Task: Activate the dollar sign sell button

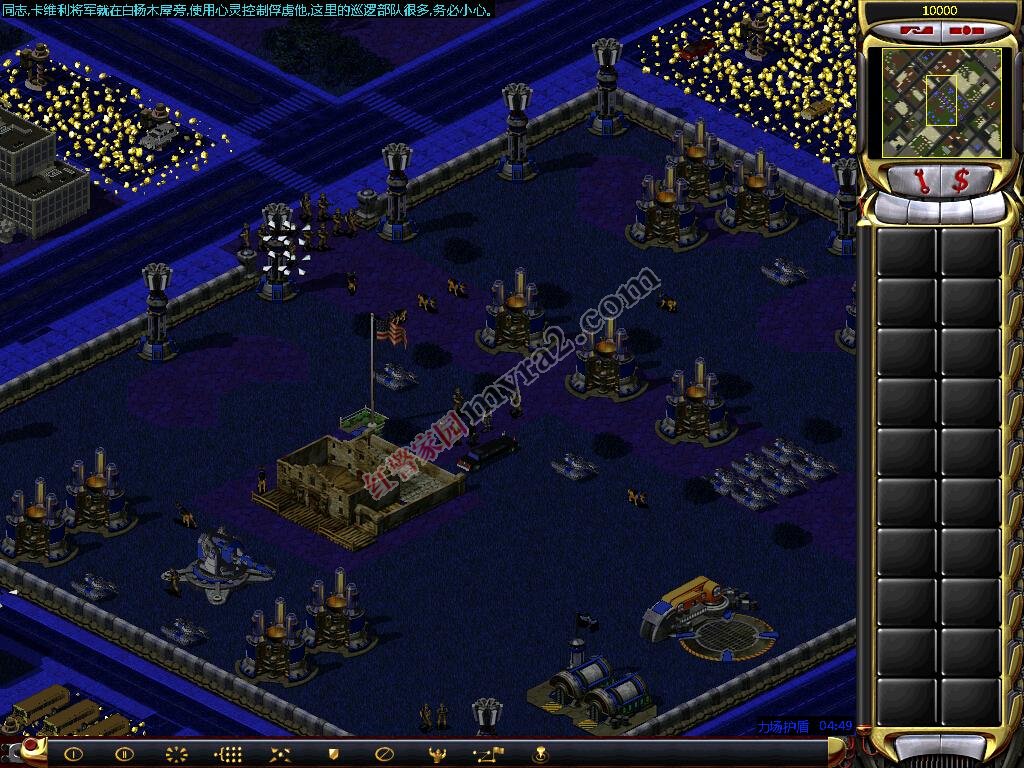Action: coord(961,181)
